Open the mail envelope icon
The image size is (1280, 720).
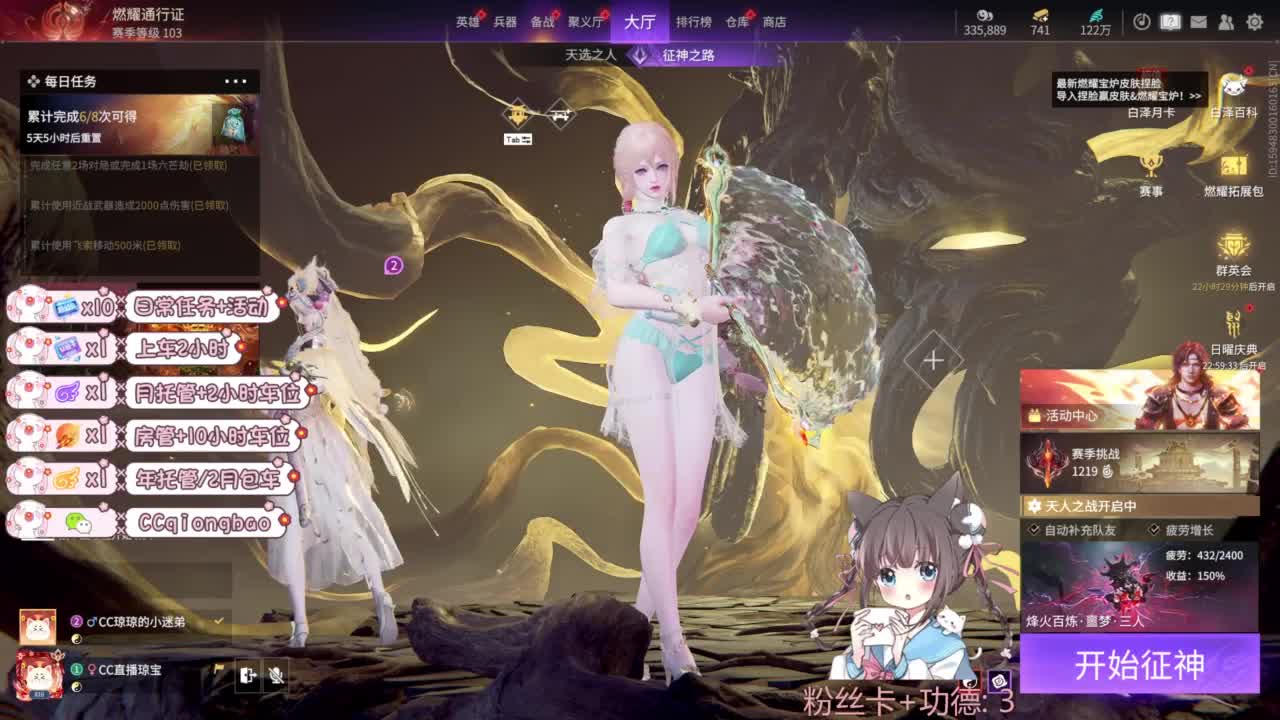(1198, 22)
